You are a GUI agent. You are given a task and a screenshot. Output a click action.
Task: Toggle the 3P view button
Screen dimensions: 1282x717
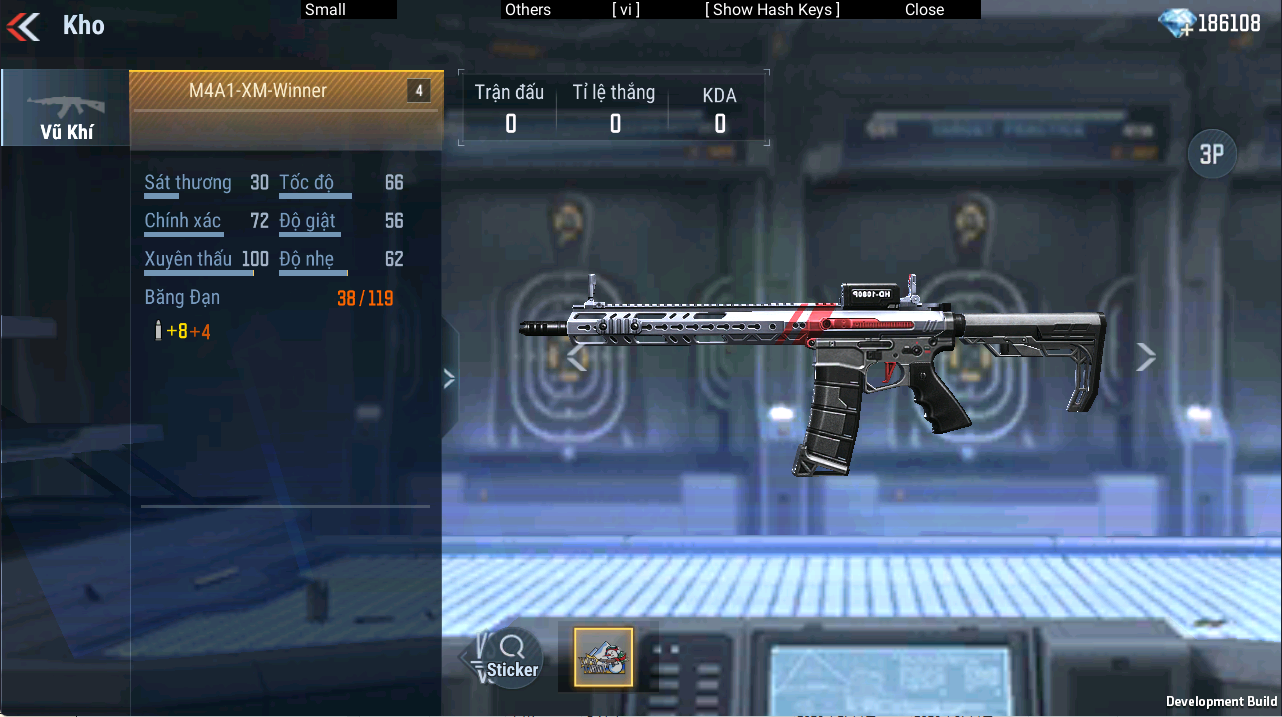(1212, 154)
